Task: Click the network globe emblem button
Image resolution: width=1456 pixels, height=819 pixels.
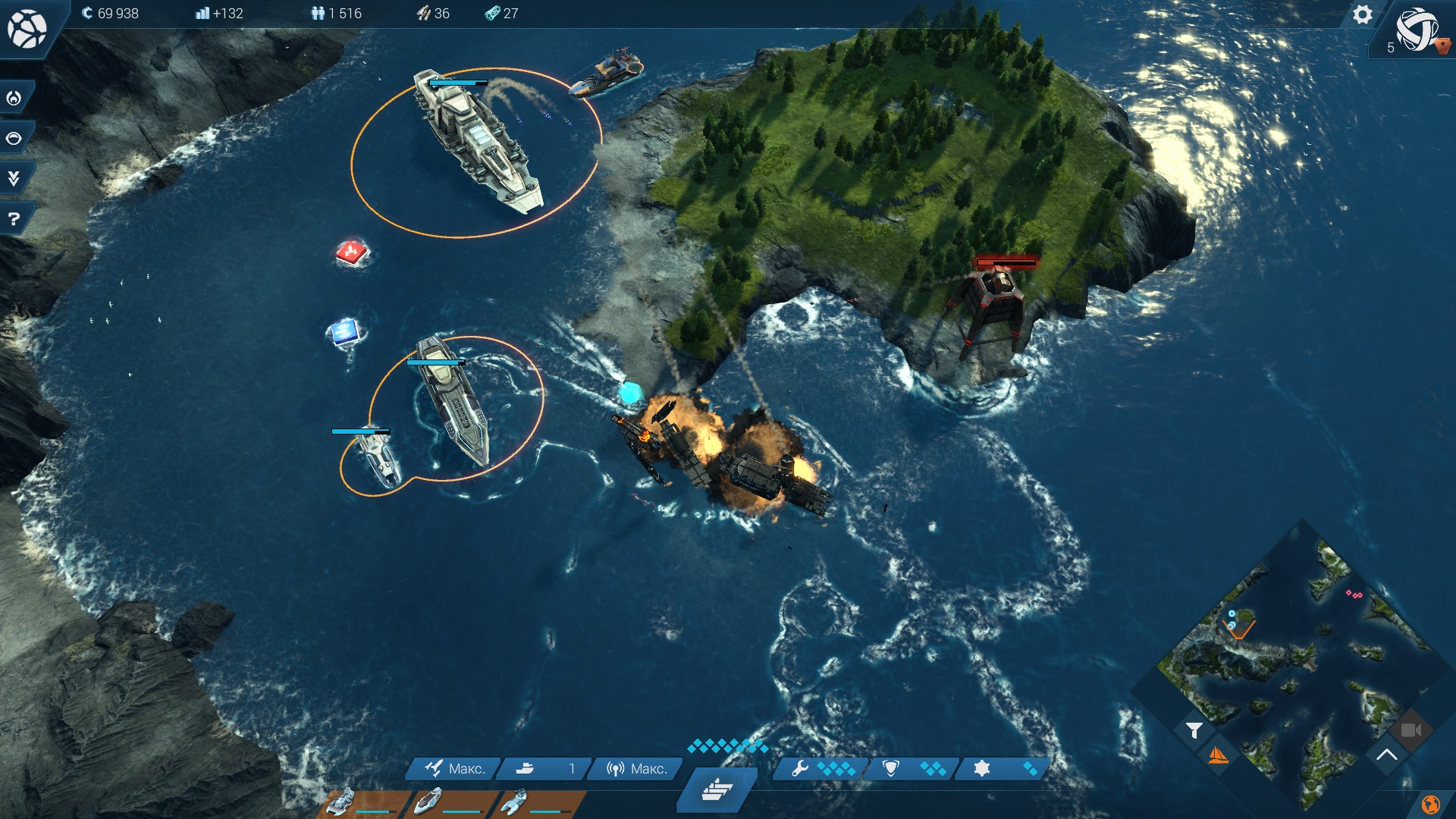Action: (27, 29)
